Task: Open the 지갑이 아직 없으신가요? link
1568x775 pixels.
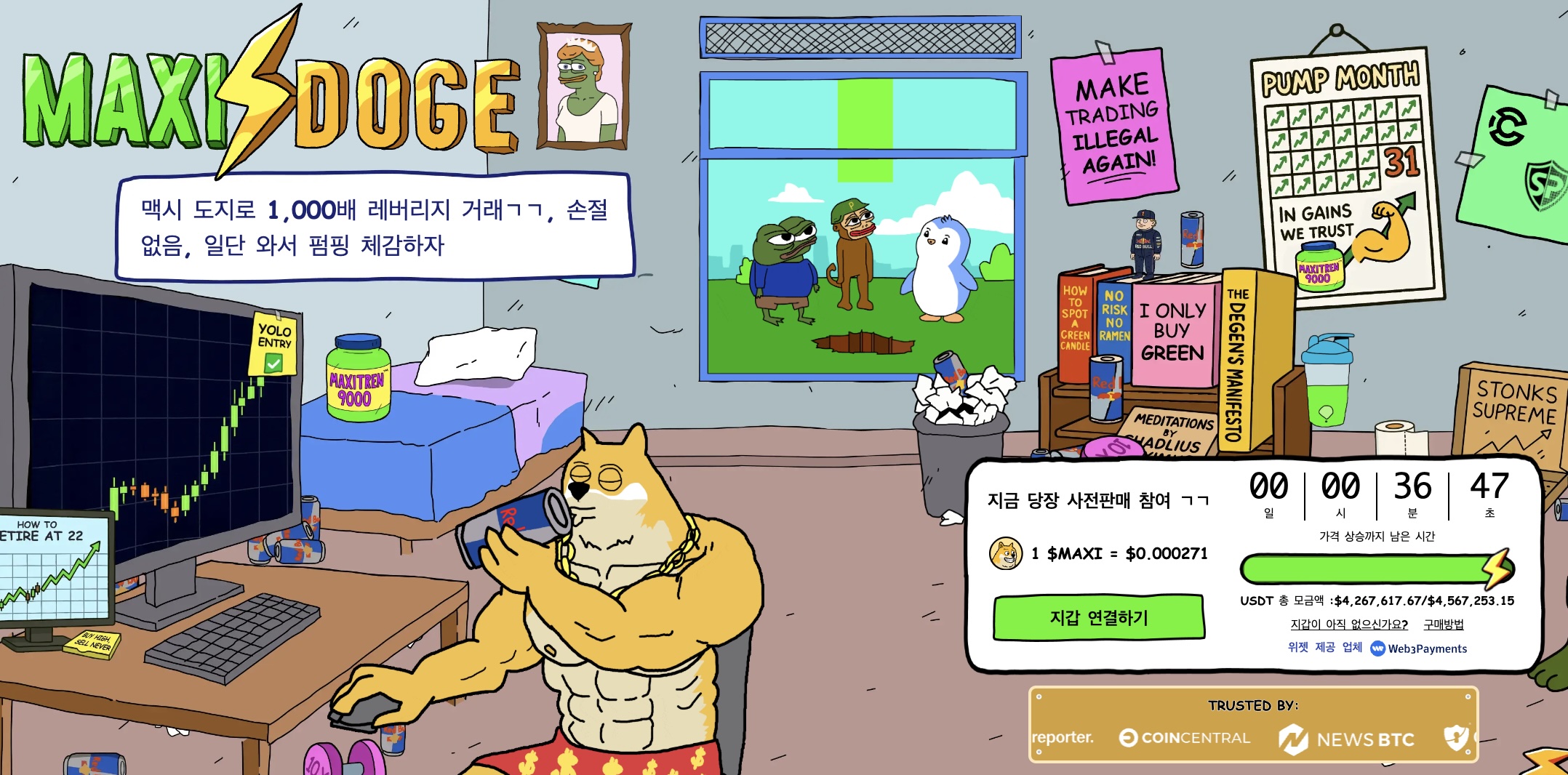Action: 1349,625
